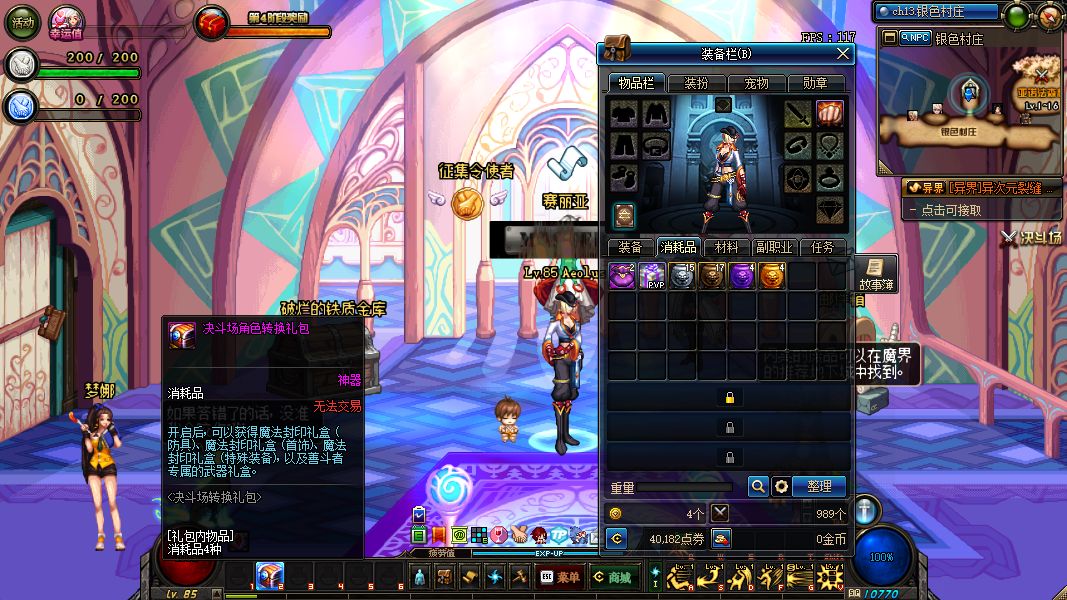Select the PVP gift box item

(x=652, y=276)
